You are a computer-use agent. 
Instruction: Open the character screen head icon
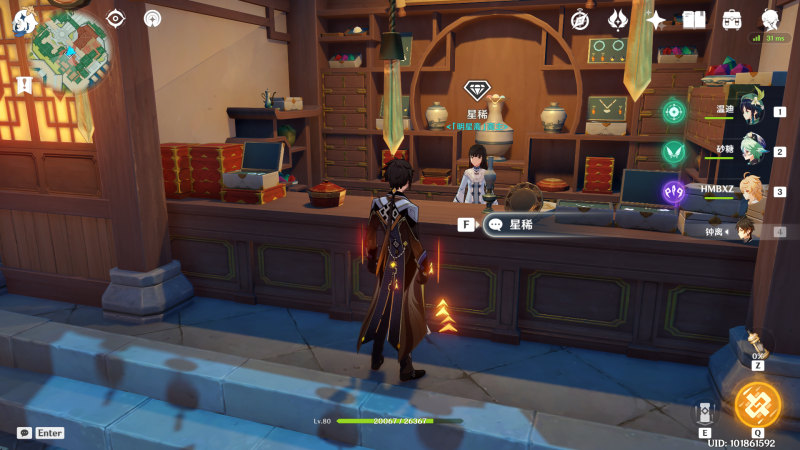coord(770,19)
